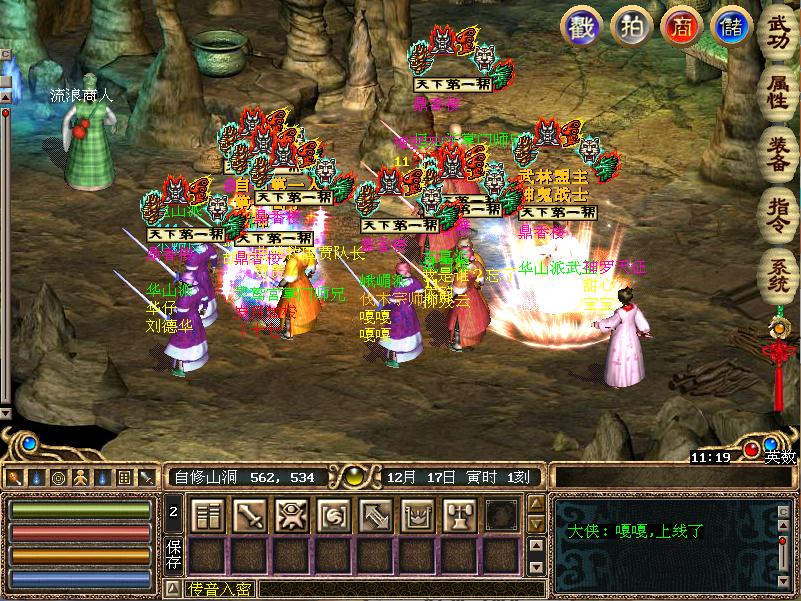Use the spiral swirl skill icon
The width and height of the screenshot is (801, 601).
pyautogui.click(x=332, y=515)
